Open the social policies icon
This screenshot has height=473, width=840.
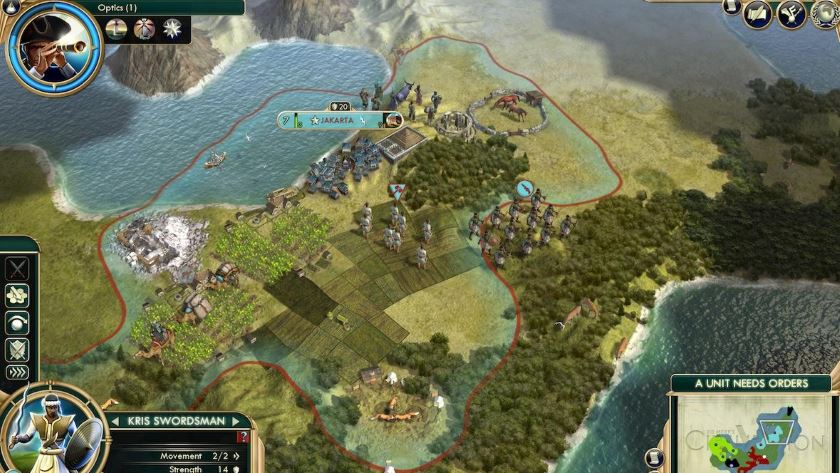pyautogui.click(x=791, y=14)
